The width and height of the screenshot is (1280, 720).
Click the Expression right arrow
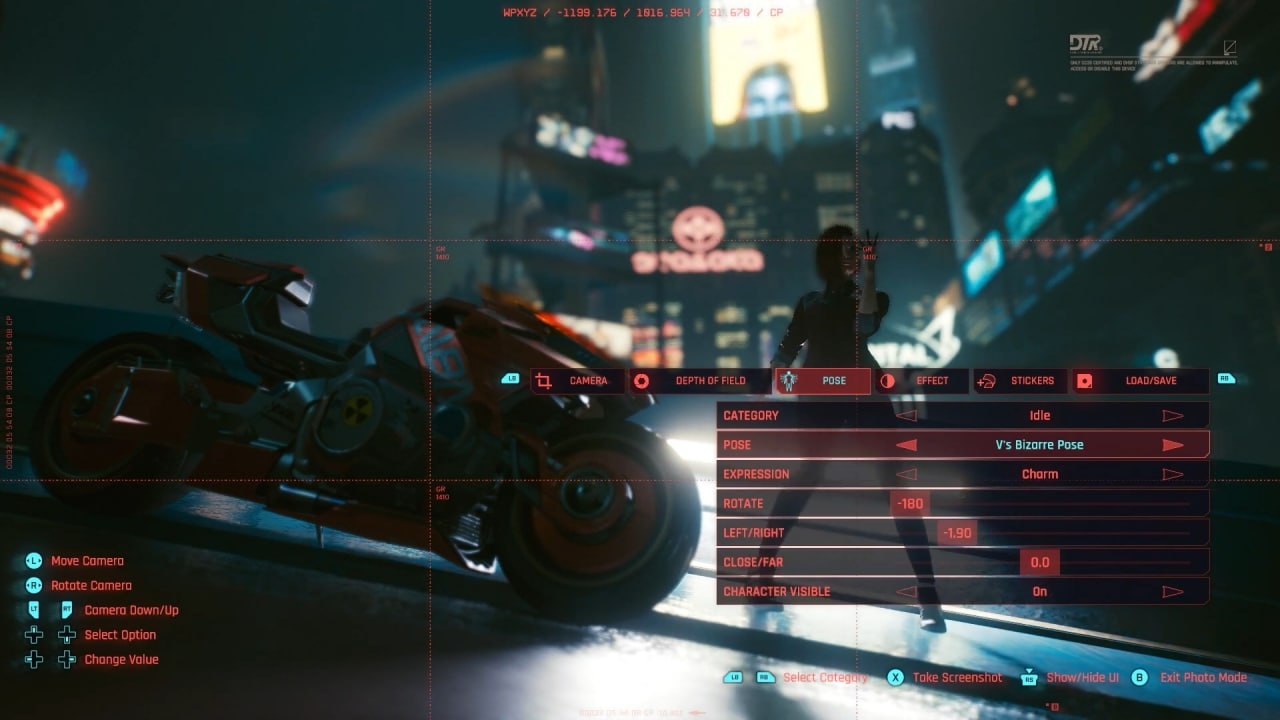1173,475
